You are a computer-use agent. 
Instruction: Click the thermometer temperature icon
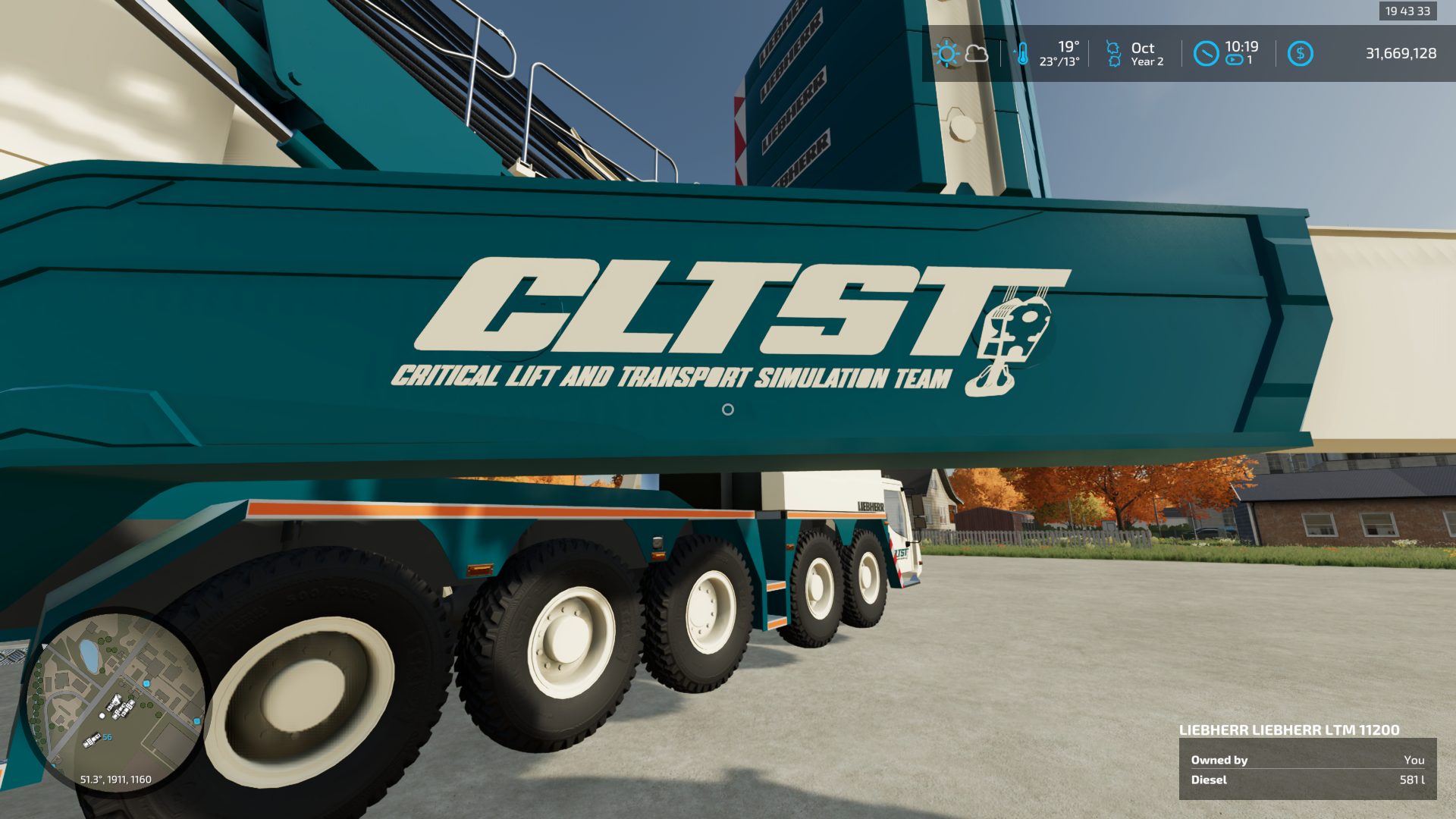coord(1024,53)
